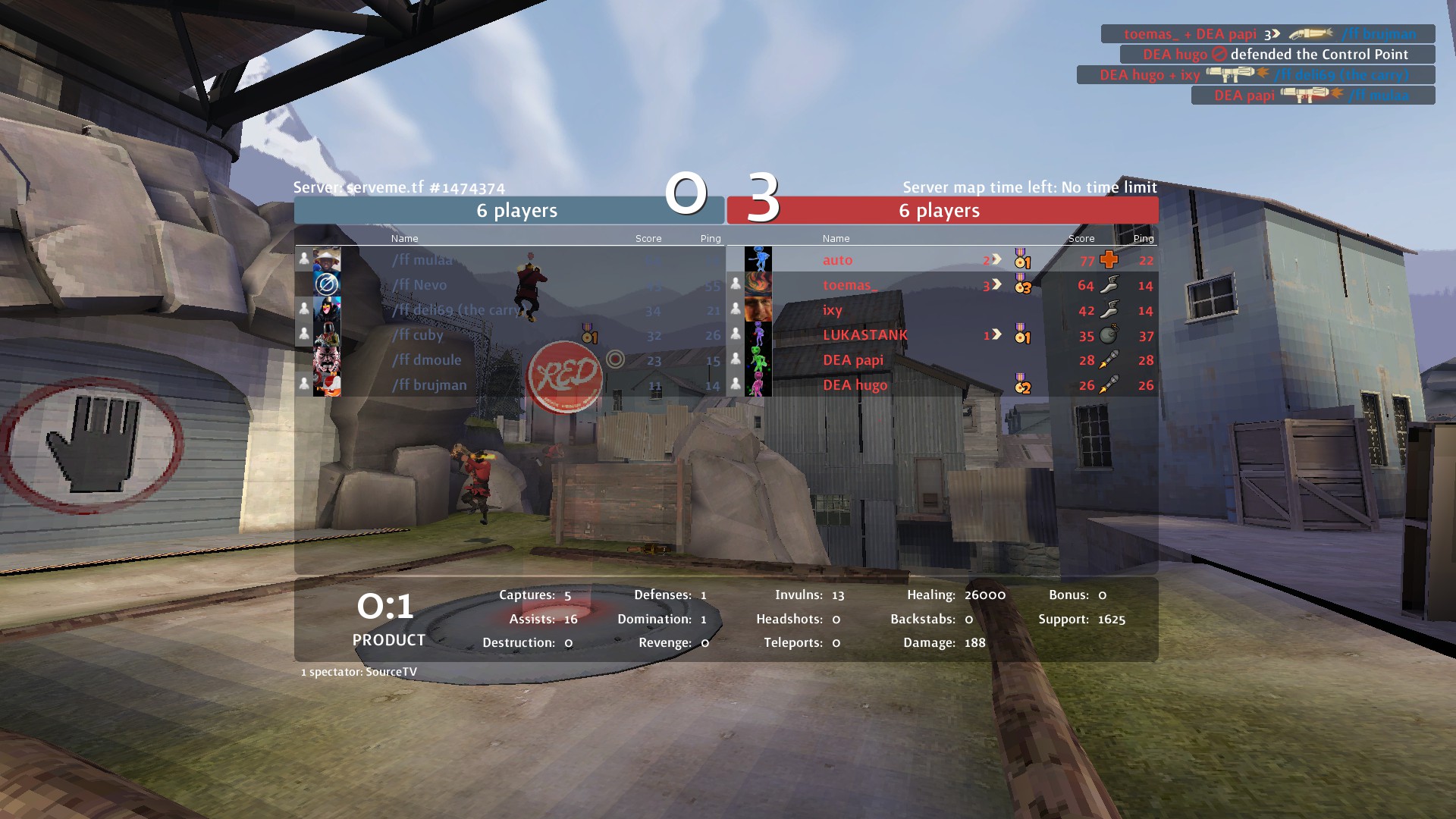
Task: Click player ixy in the RED list
Action: pyautogui.click(x=833, y=310)
